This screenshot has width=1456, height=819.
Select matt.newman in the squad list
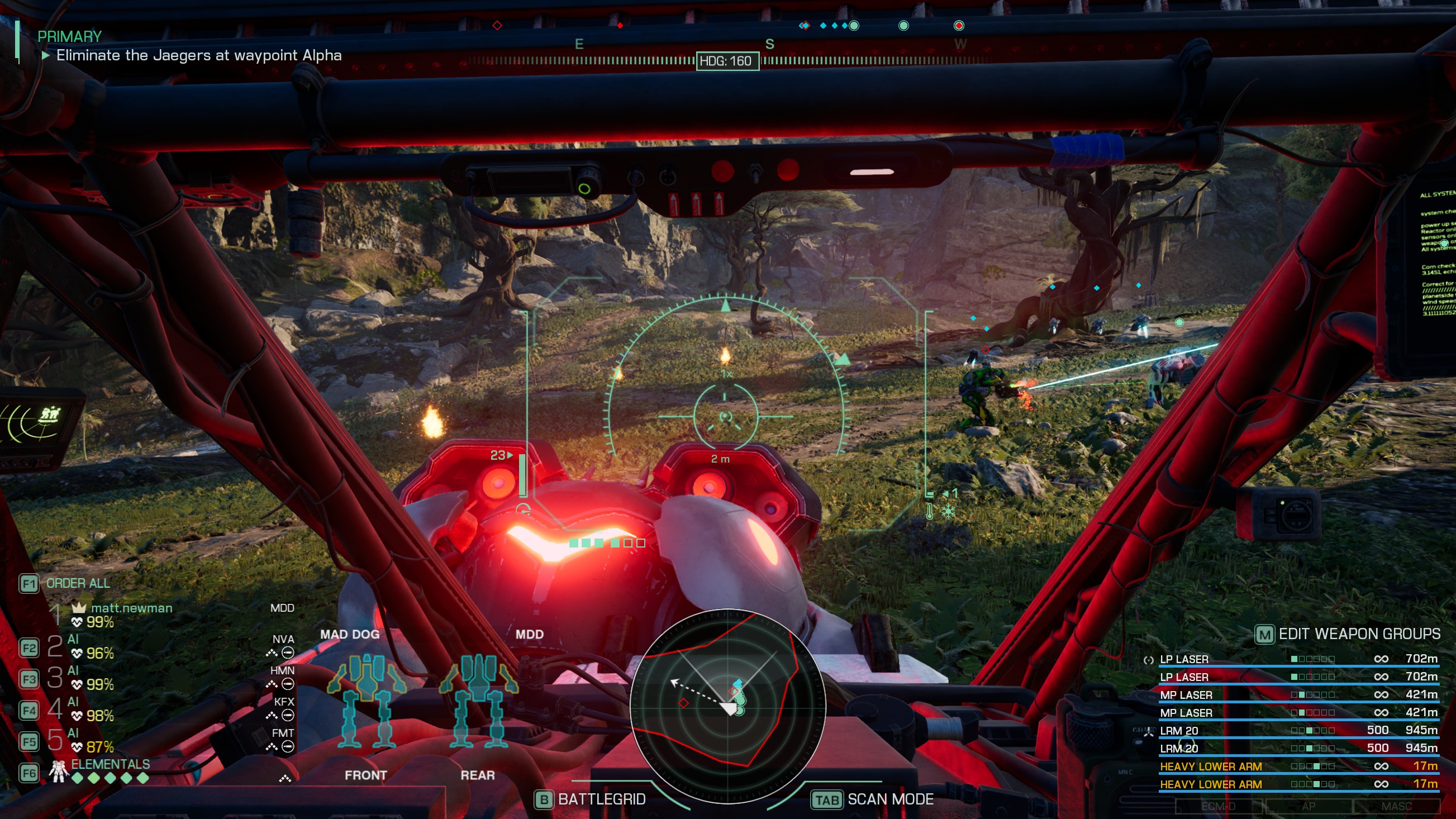(x=131, y=608)
